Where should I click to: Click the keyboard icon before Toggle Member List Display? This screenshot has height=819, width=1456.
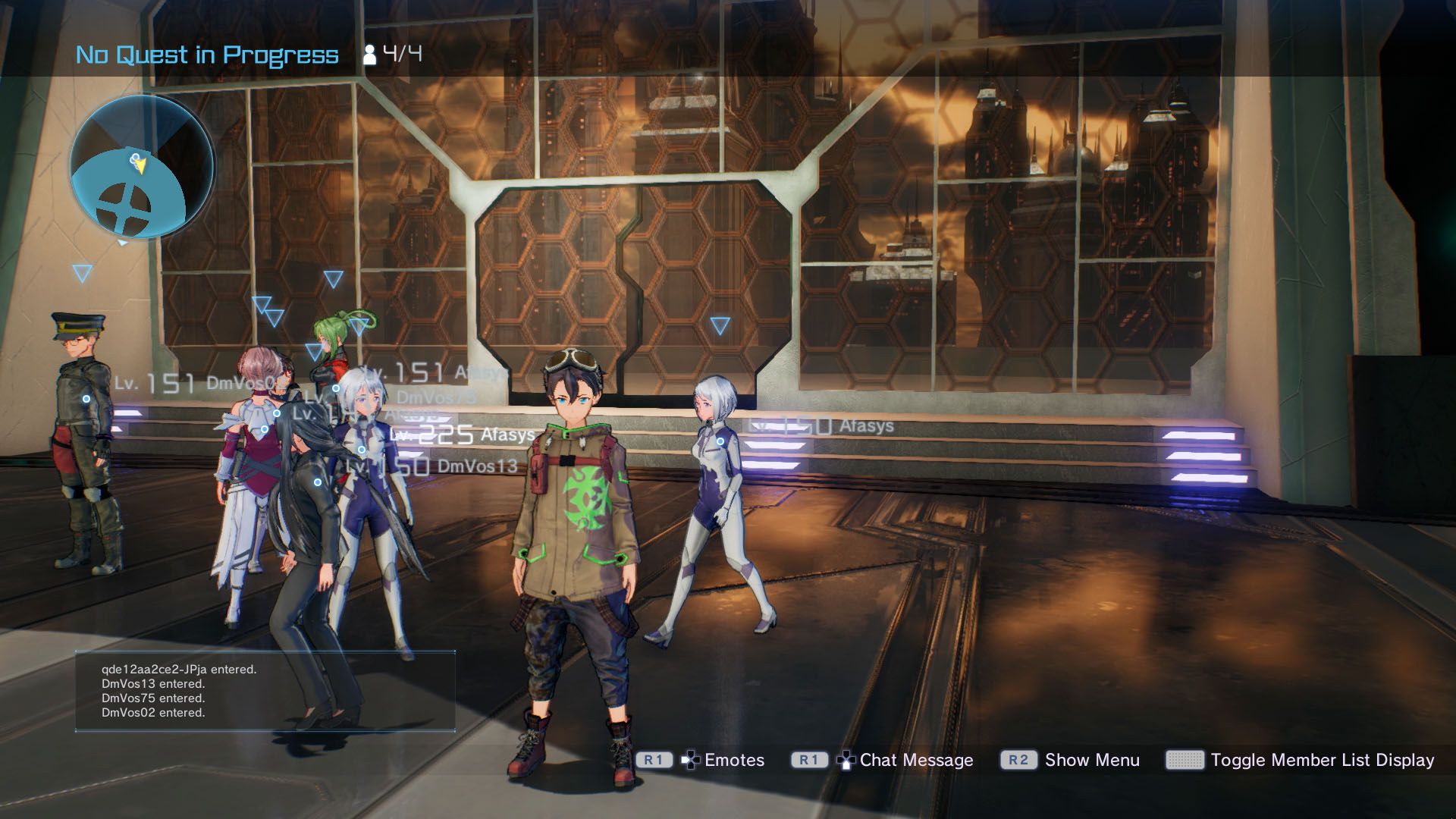(1184, 760)
